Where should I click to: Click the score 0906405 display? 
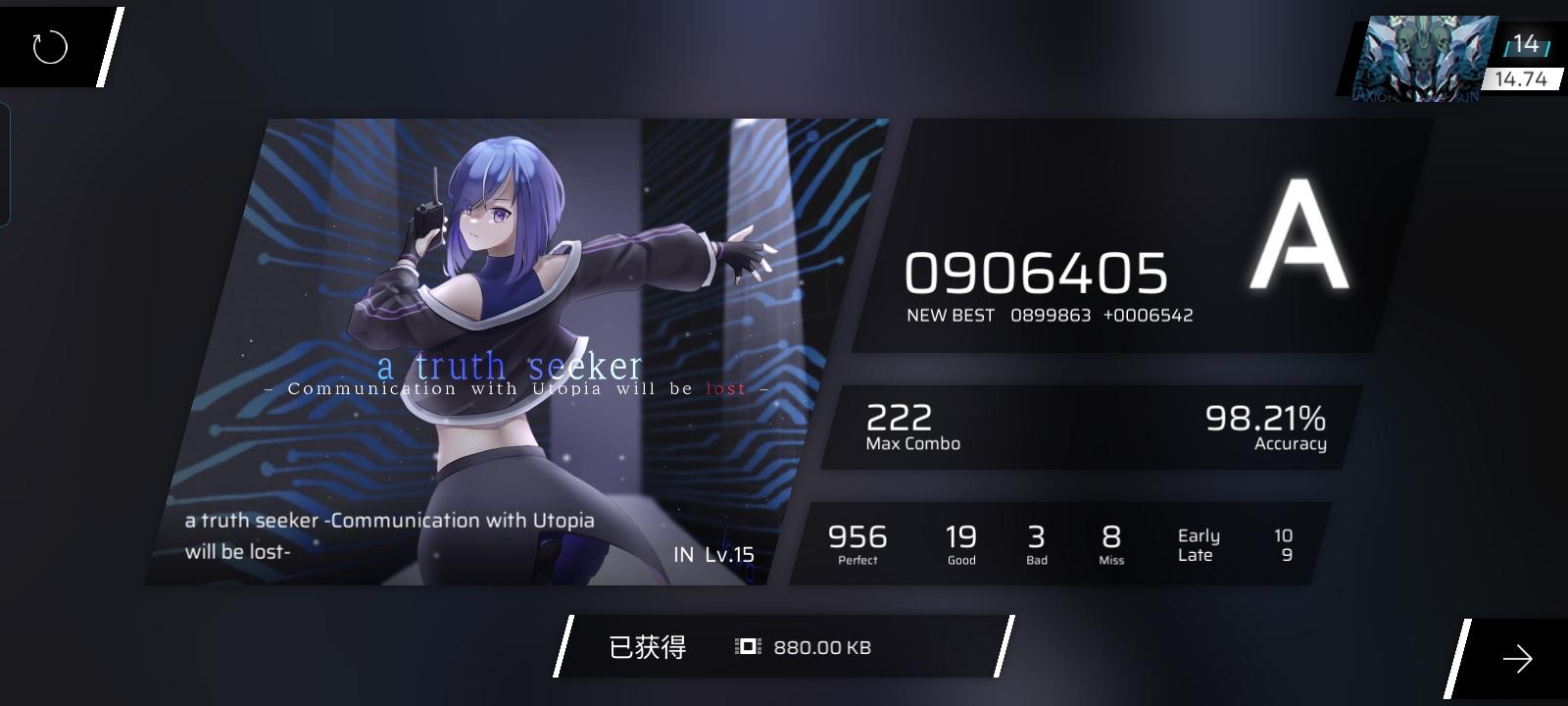click(x=1036, y=276)
